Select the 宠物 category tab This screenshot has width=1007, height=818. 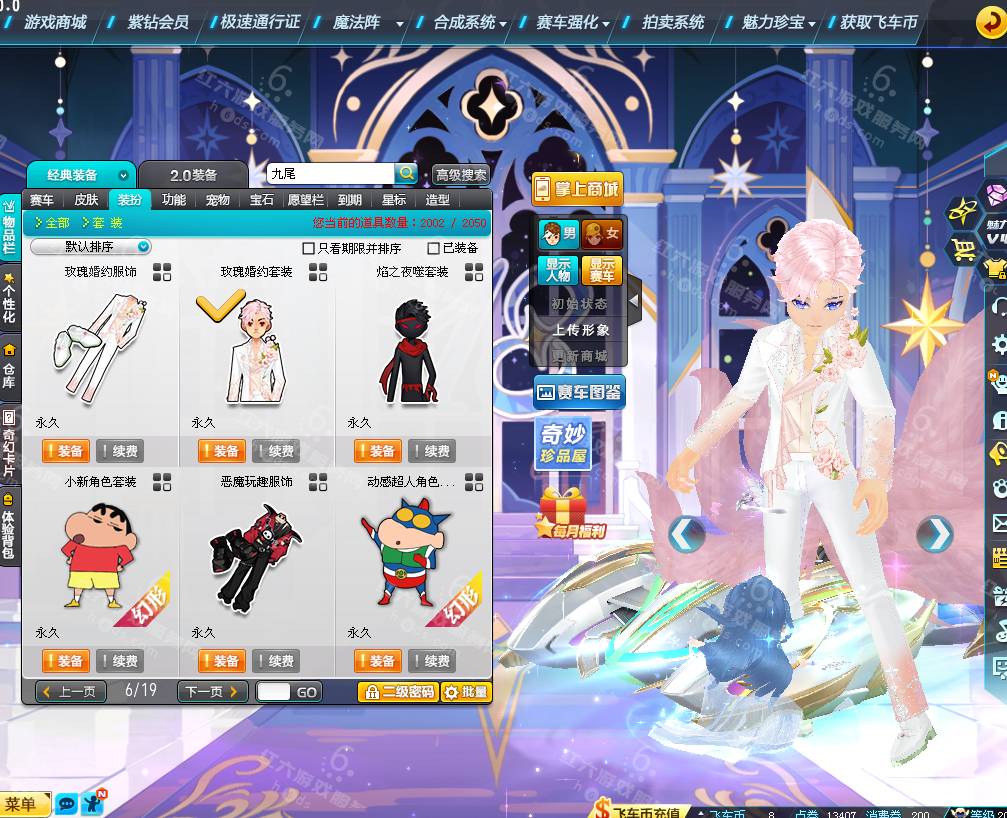point(218,200)
